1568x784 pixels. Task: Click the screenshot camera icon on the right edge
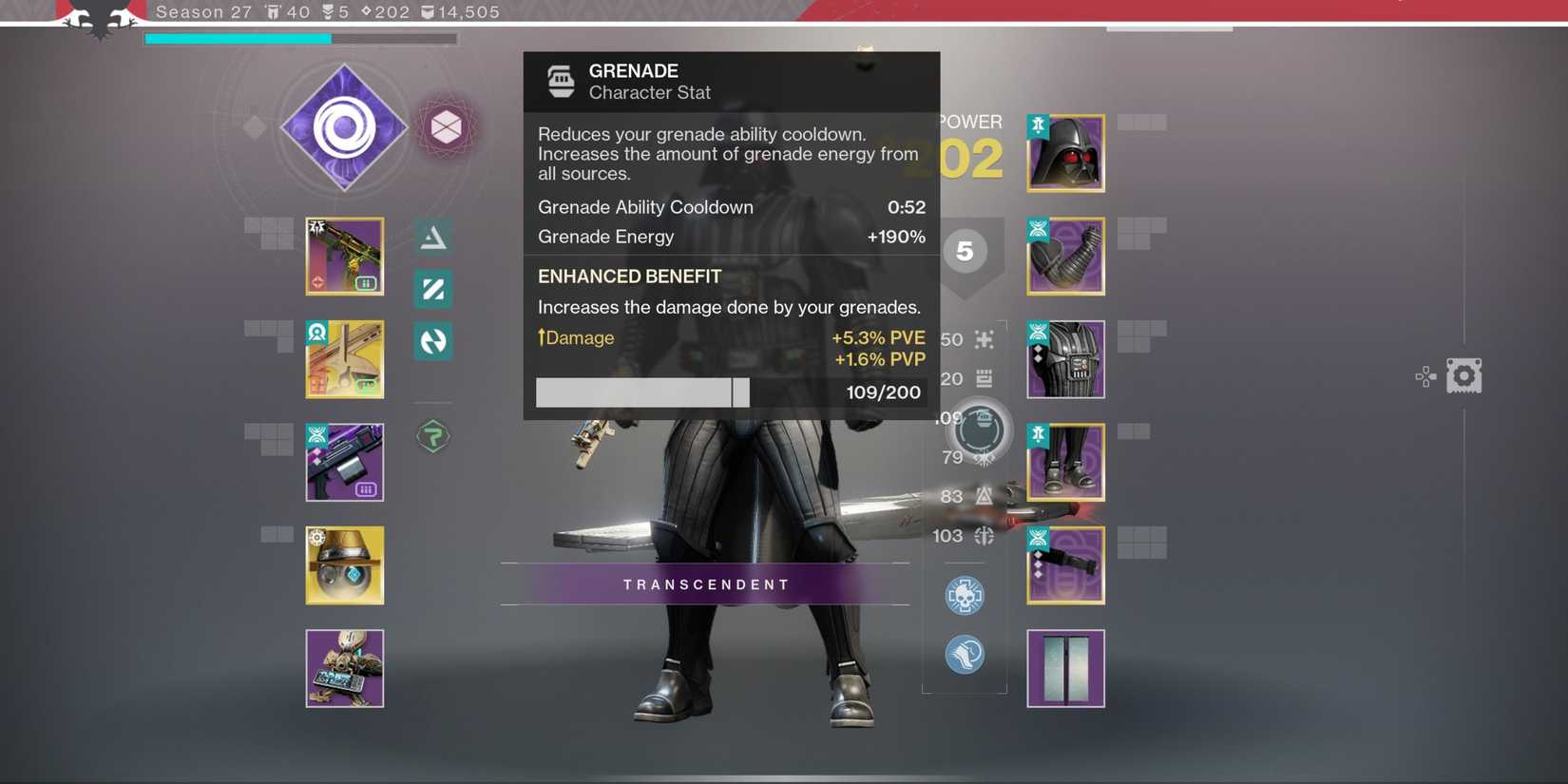click(1463, 375)
